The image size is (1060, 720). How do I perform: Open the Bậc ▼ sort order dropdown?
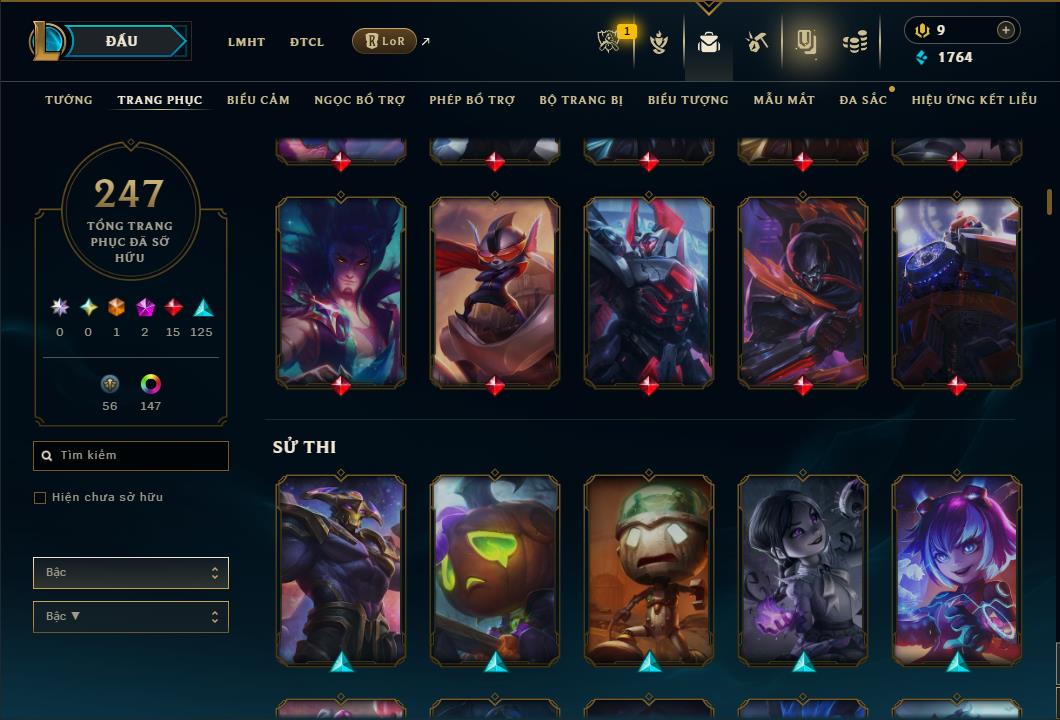131,617
